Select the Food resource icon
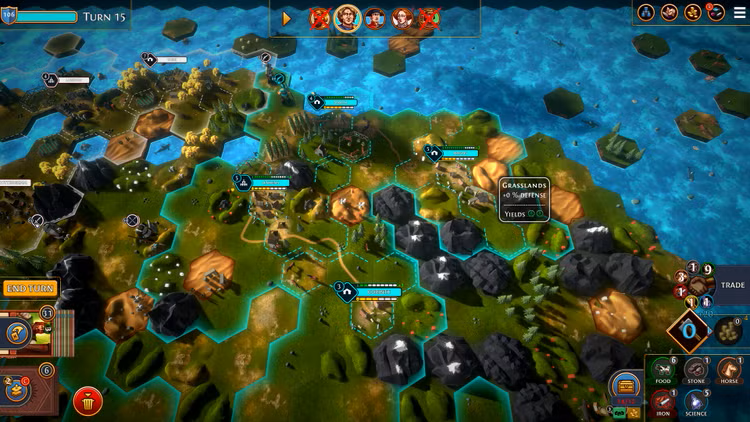The image size is (750, 422). pos(661,371)
